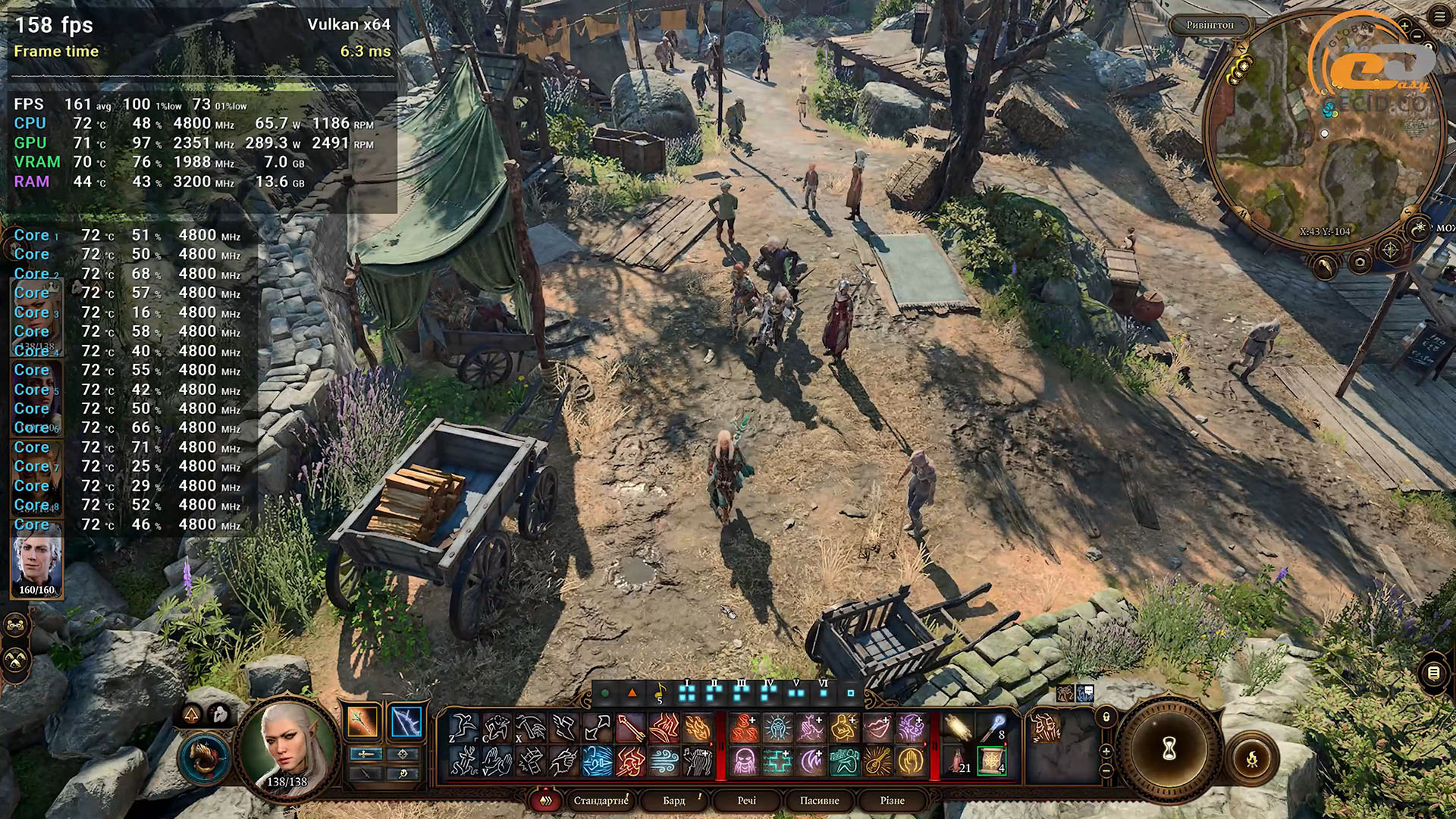
Task: Select the white-haired party member portrait
Action: [36, 565]
